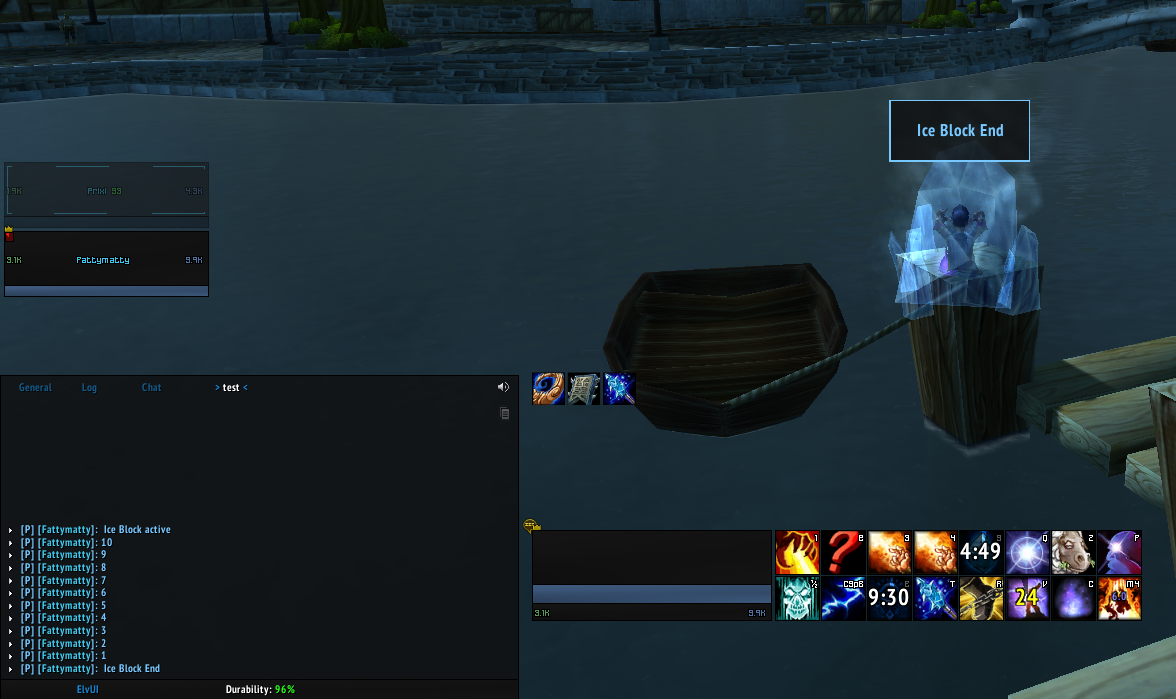Toggle the chat speaker sound icon
Screen dimensions: 1176x699
503,387
